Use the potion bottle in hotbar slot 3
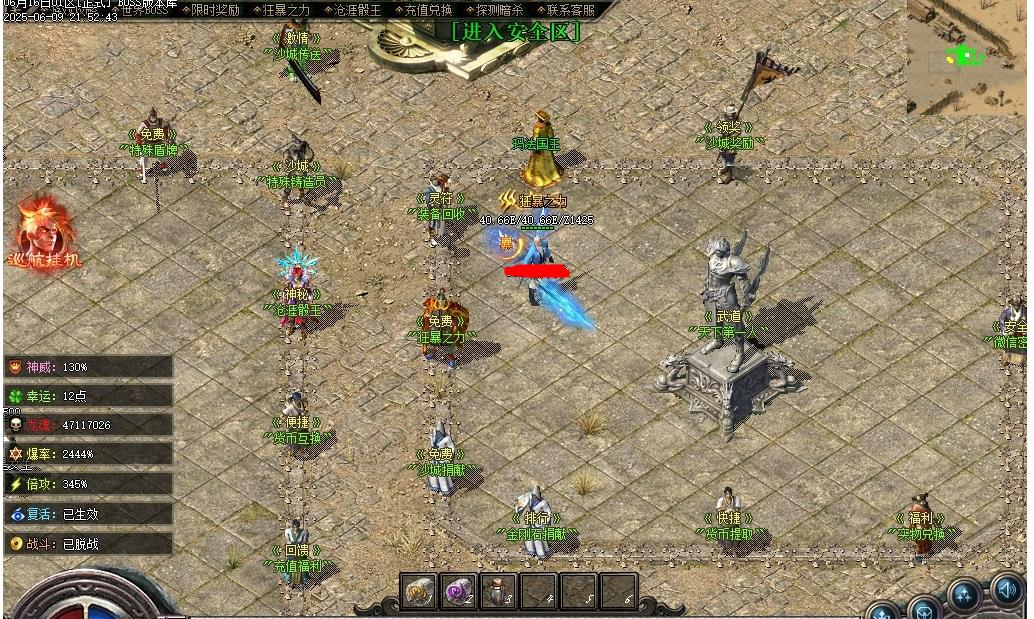Image resolution: width=1034 pixels, height=619 pixels. pyautogui.click(x=499, y=591)
